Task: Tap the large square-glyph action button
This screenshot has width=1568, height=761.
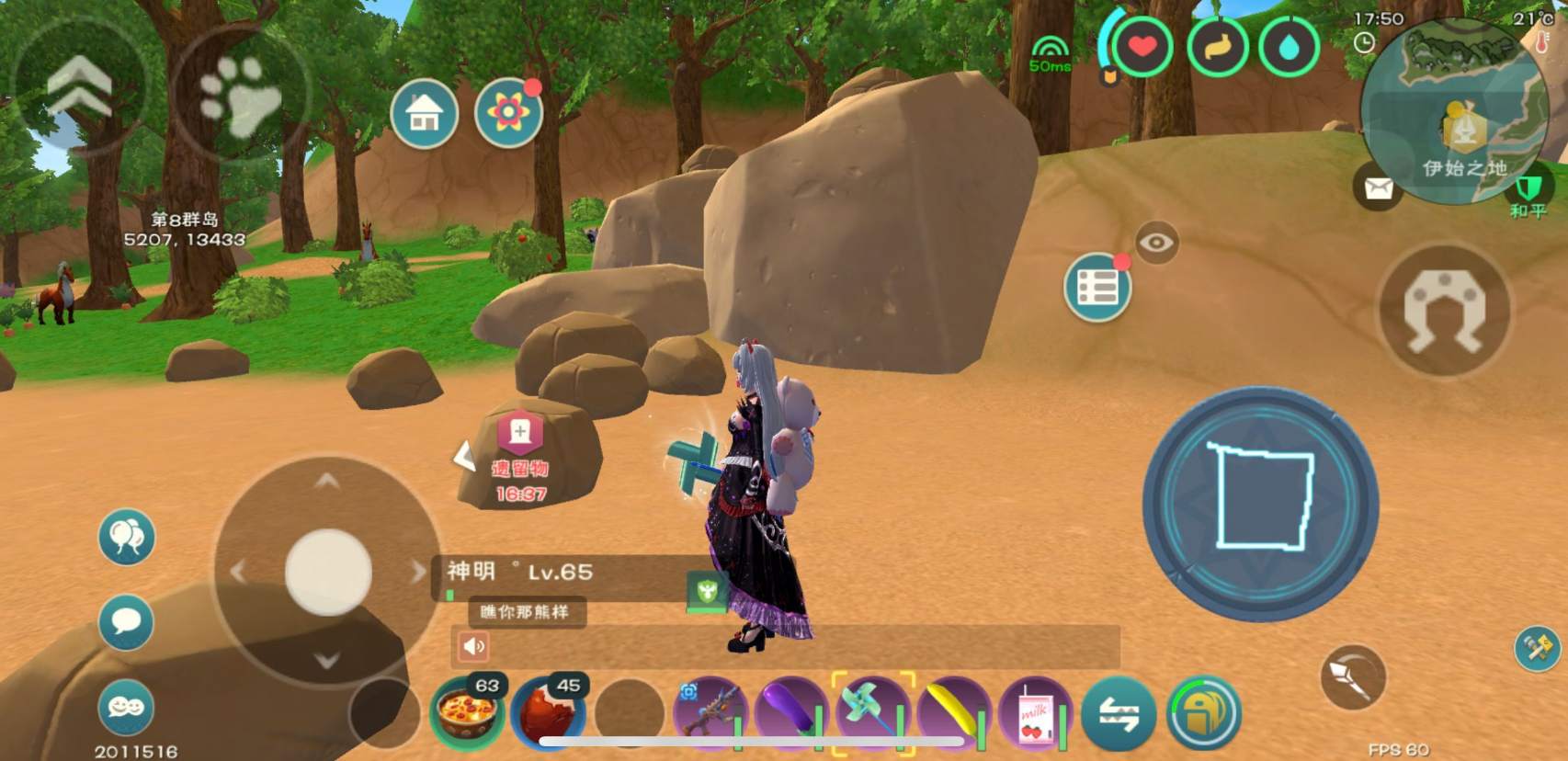Action: (1260, 504)
